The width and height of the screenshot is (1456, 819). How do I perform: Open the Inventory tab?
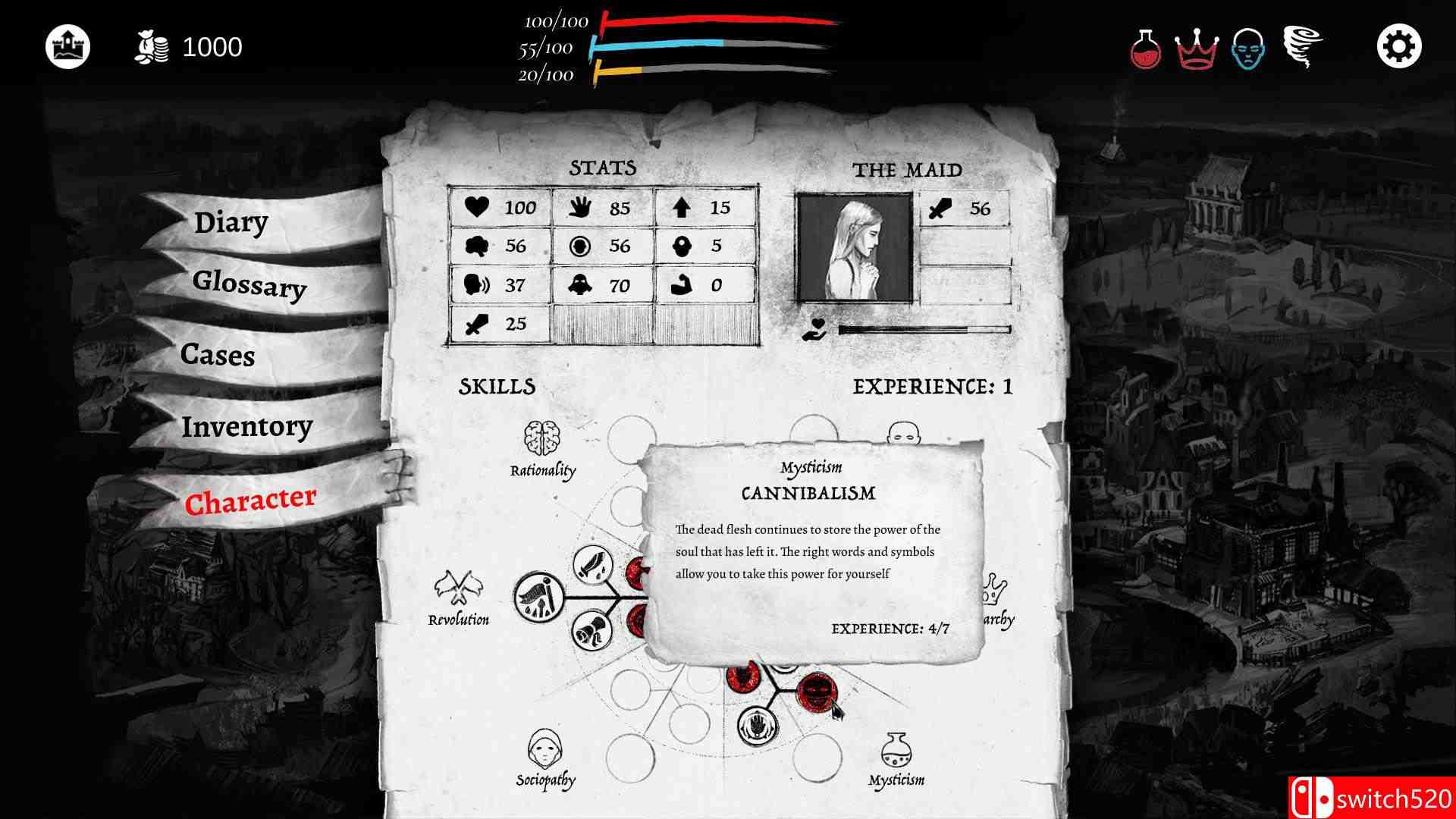tap(246, 427)
